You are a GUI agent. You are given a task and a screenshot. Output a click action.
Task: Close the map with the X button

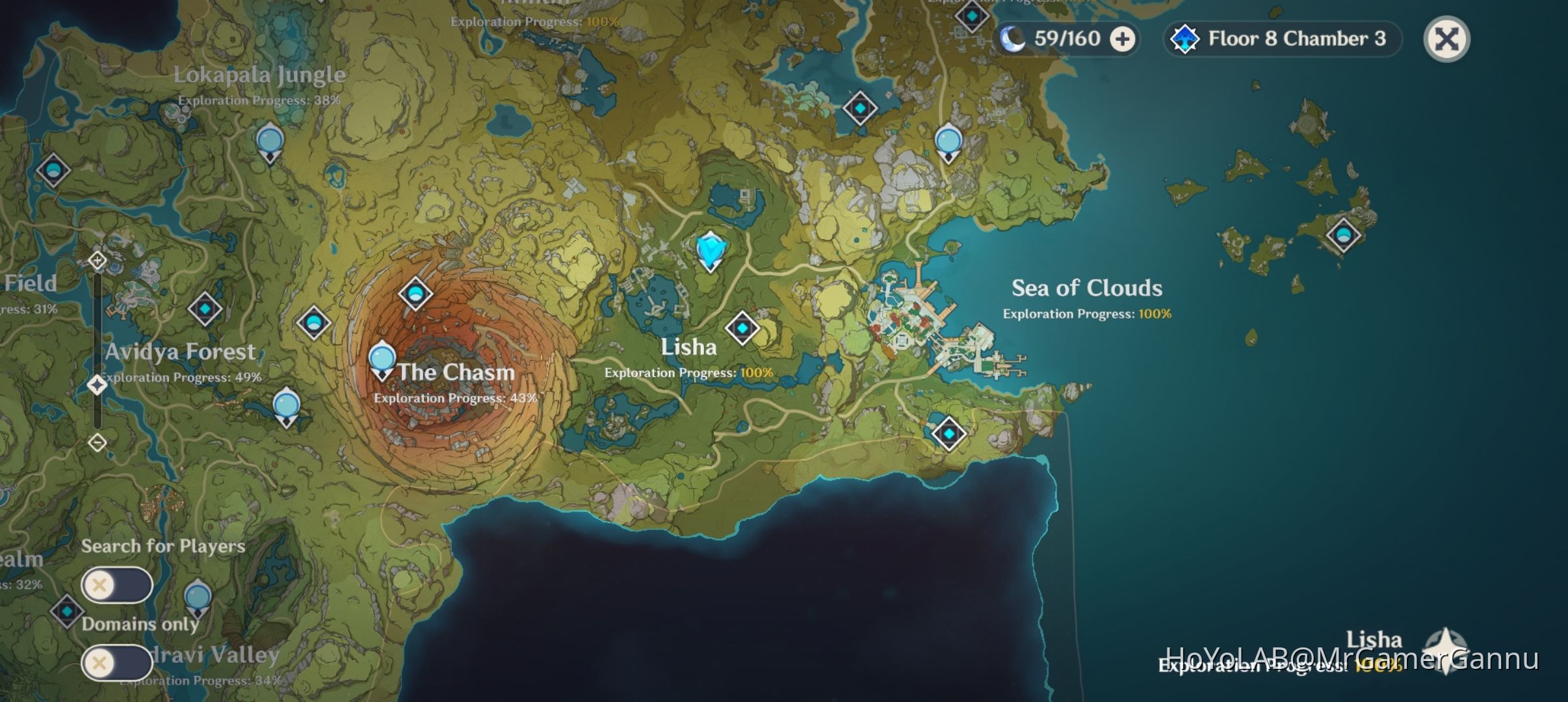1446,39
